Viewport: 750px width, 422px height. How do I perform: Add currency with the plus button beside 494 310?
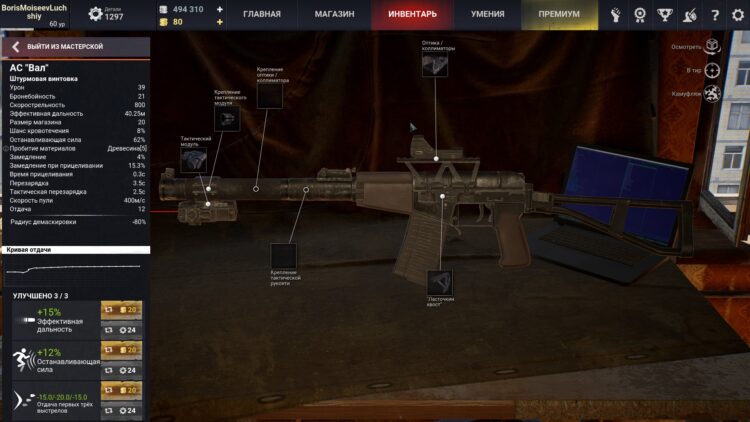[x=219, y=9]
